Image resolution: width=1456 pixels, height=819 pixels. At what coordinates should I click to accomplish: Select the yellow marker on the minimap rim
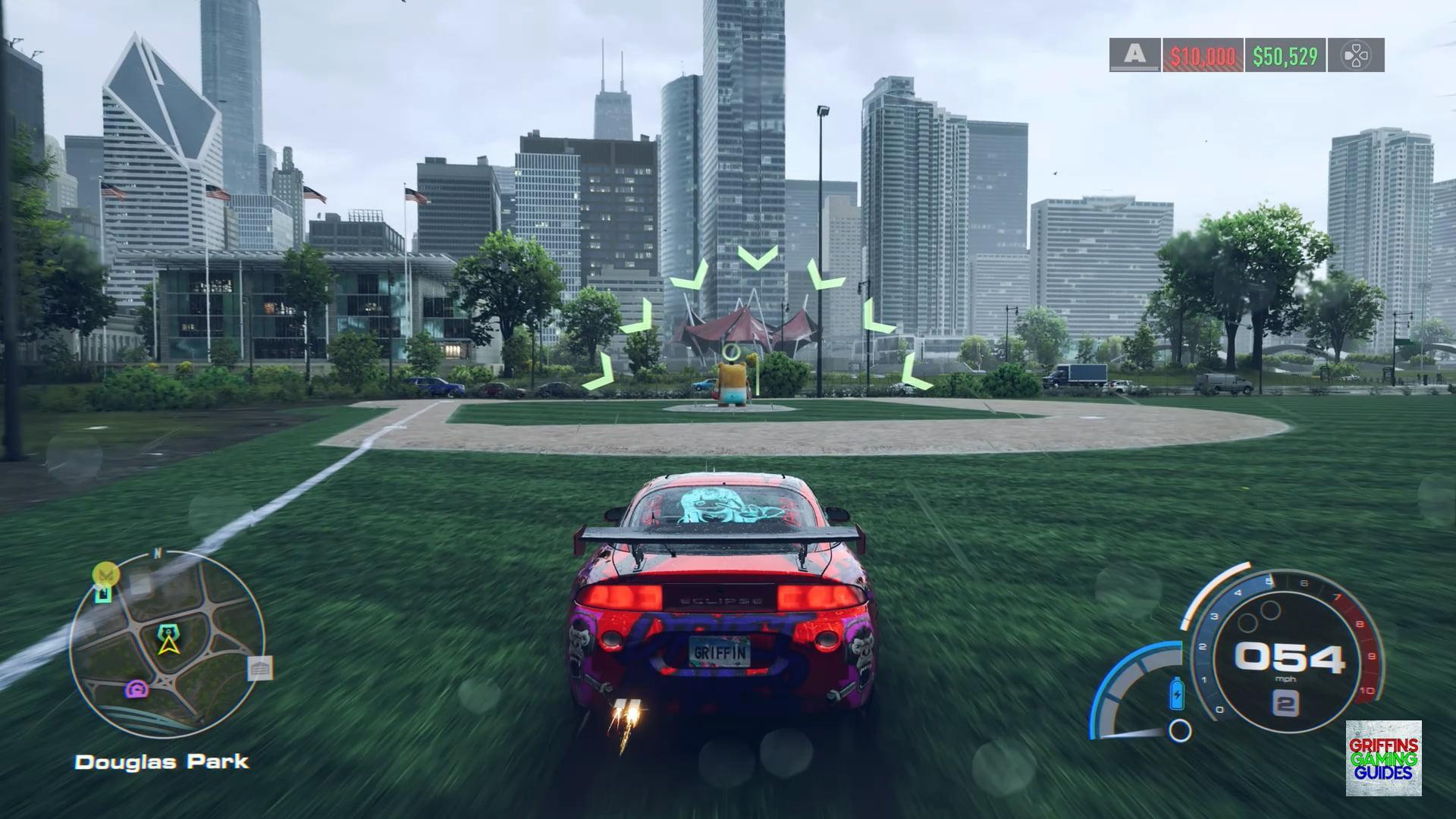click(104, 574)
